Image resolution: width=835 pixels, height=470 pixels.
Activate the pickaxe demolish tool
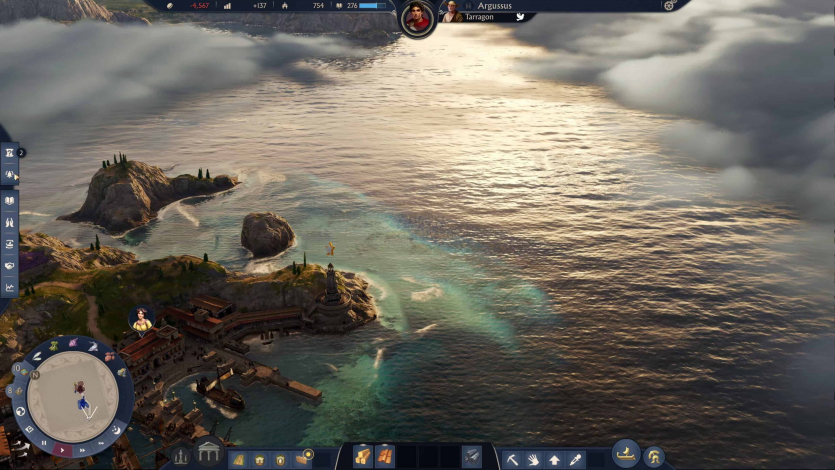pyautogui.click(x=513, y=459)
